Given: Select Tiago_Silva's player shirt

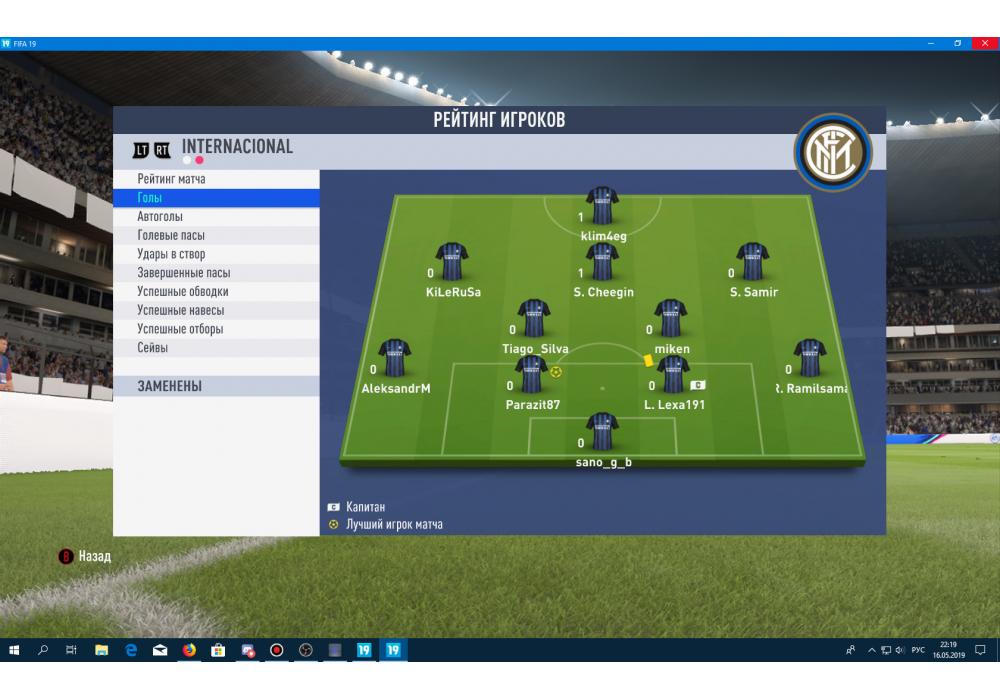Looking at the screenshot, I should (534, 319).
